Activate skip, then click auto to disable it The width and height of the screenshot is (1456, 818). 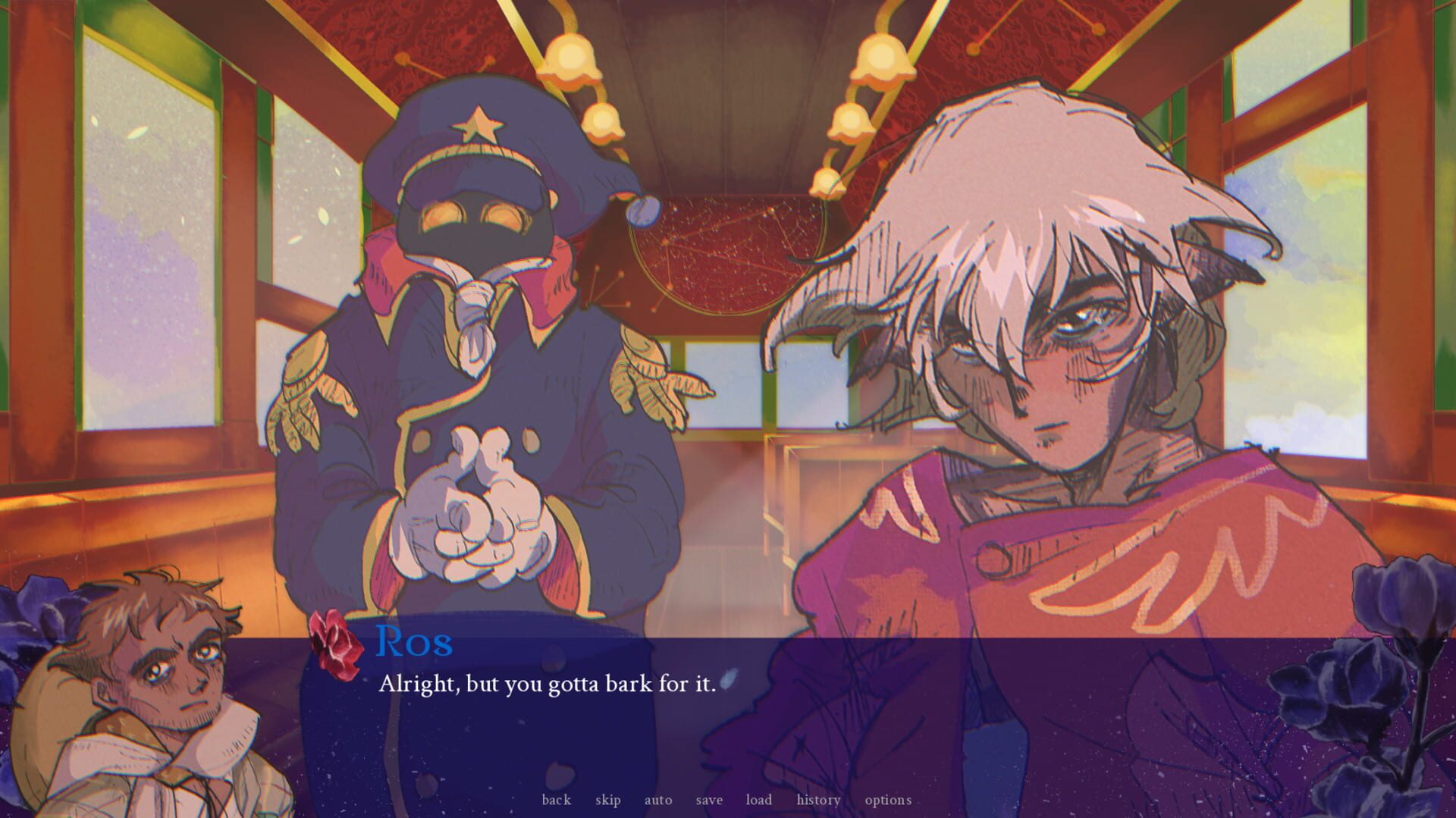[657, 799]
